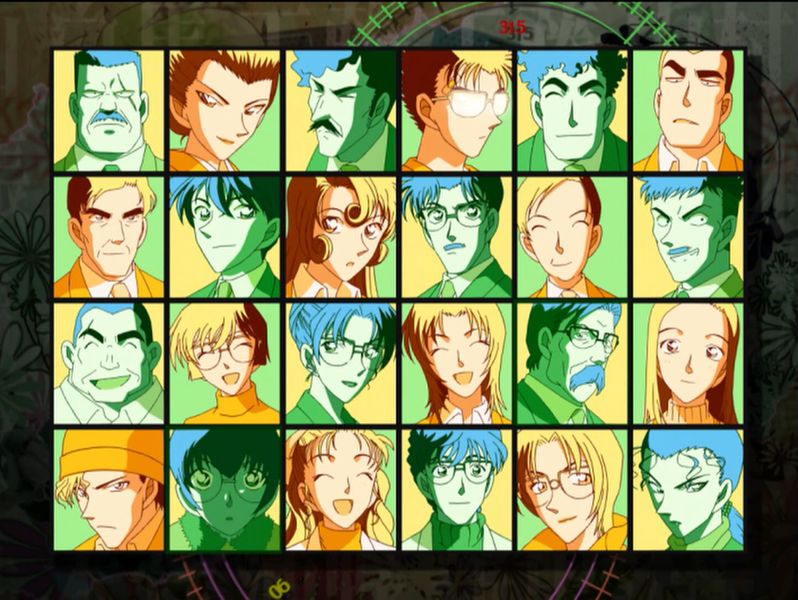Select the laughing long-haired woman, eyes closed
The height and width of the screenshot is (600, 798).
pyautogui.click(x=456, y=363)
